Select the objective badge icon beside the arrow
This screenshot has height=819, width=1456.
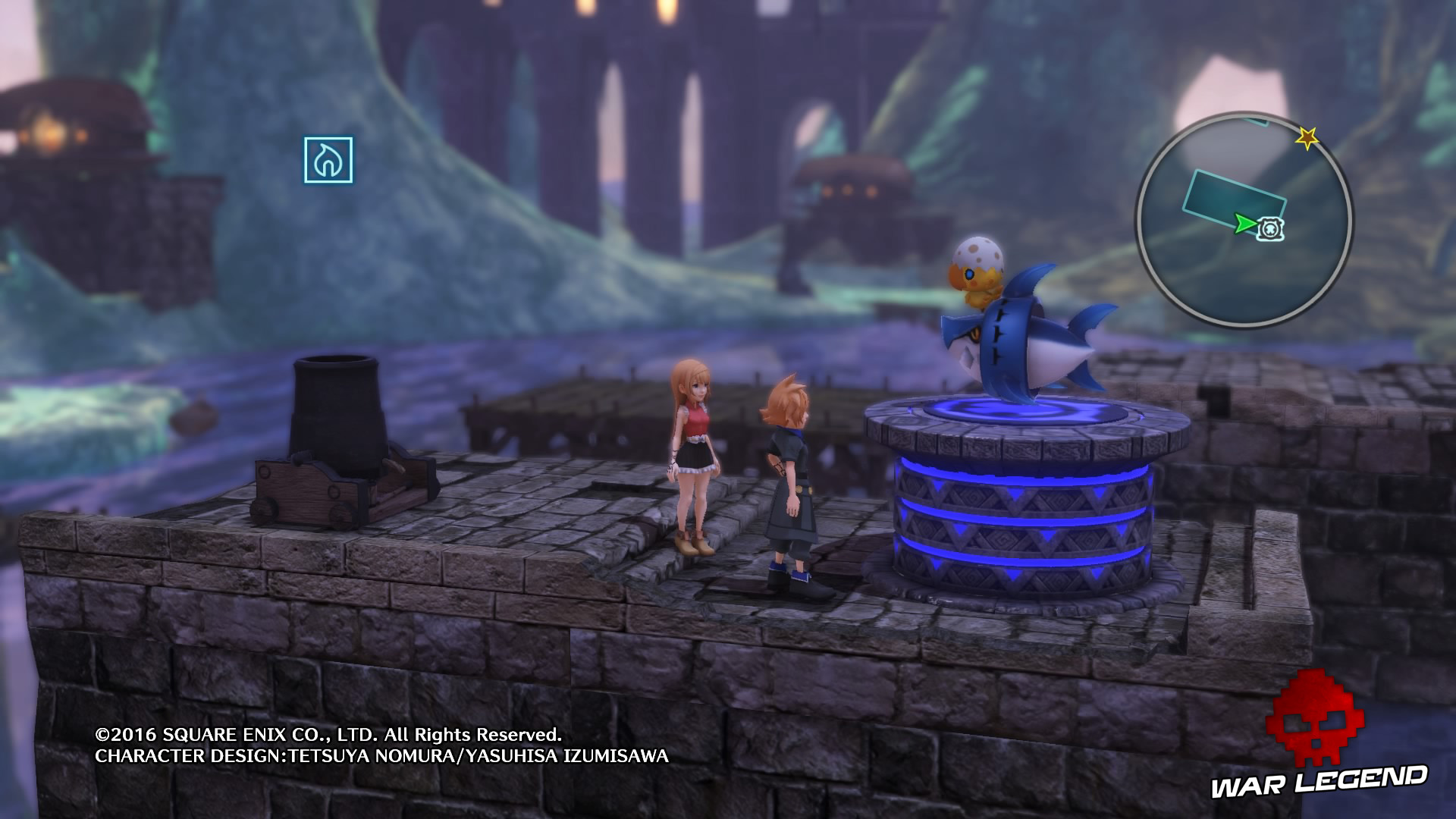[1272, 227]
